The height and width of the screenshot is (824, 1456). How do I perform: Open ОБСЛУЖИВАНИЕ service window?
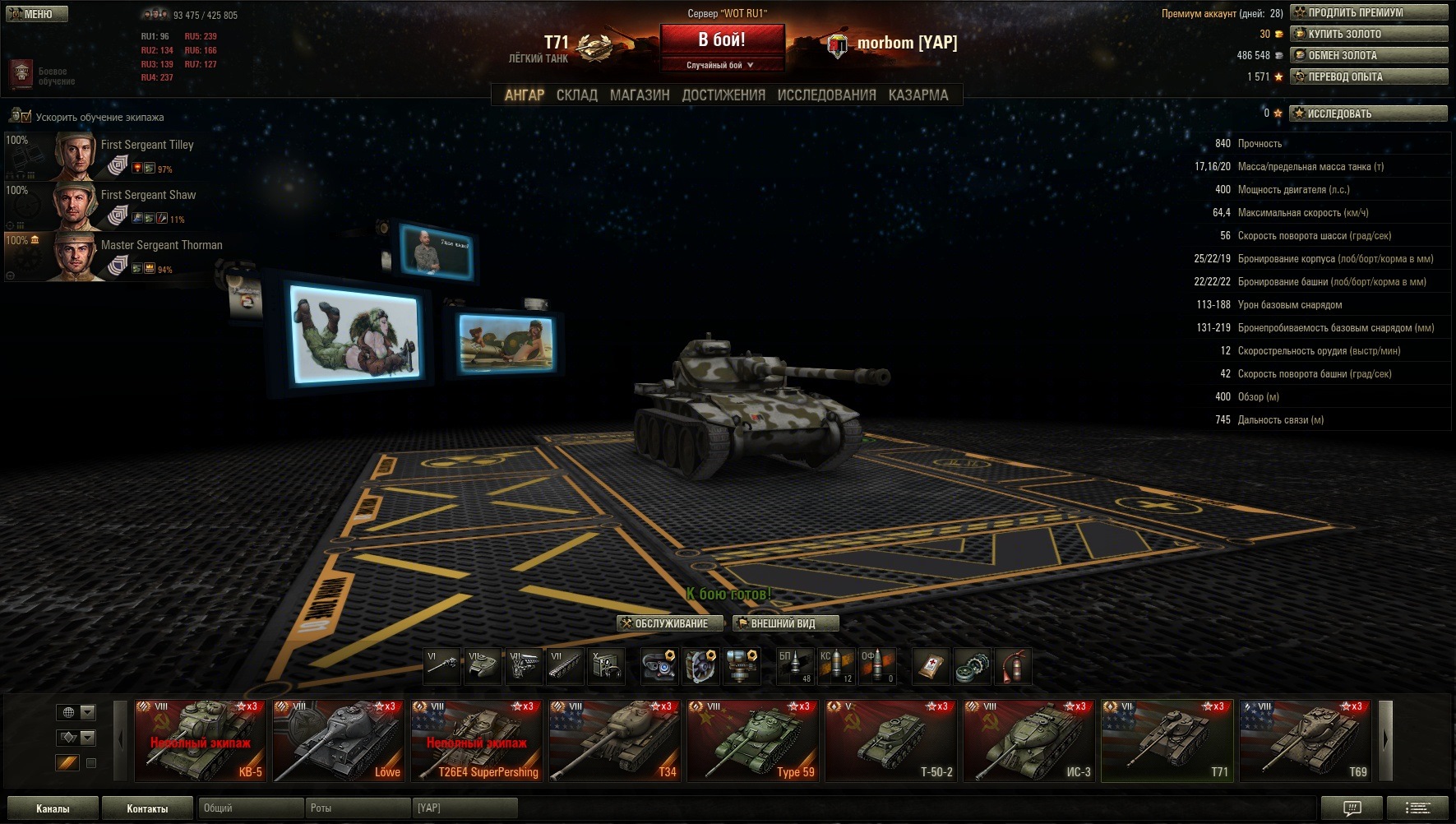[669, 623]
